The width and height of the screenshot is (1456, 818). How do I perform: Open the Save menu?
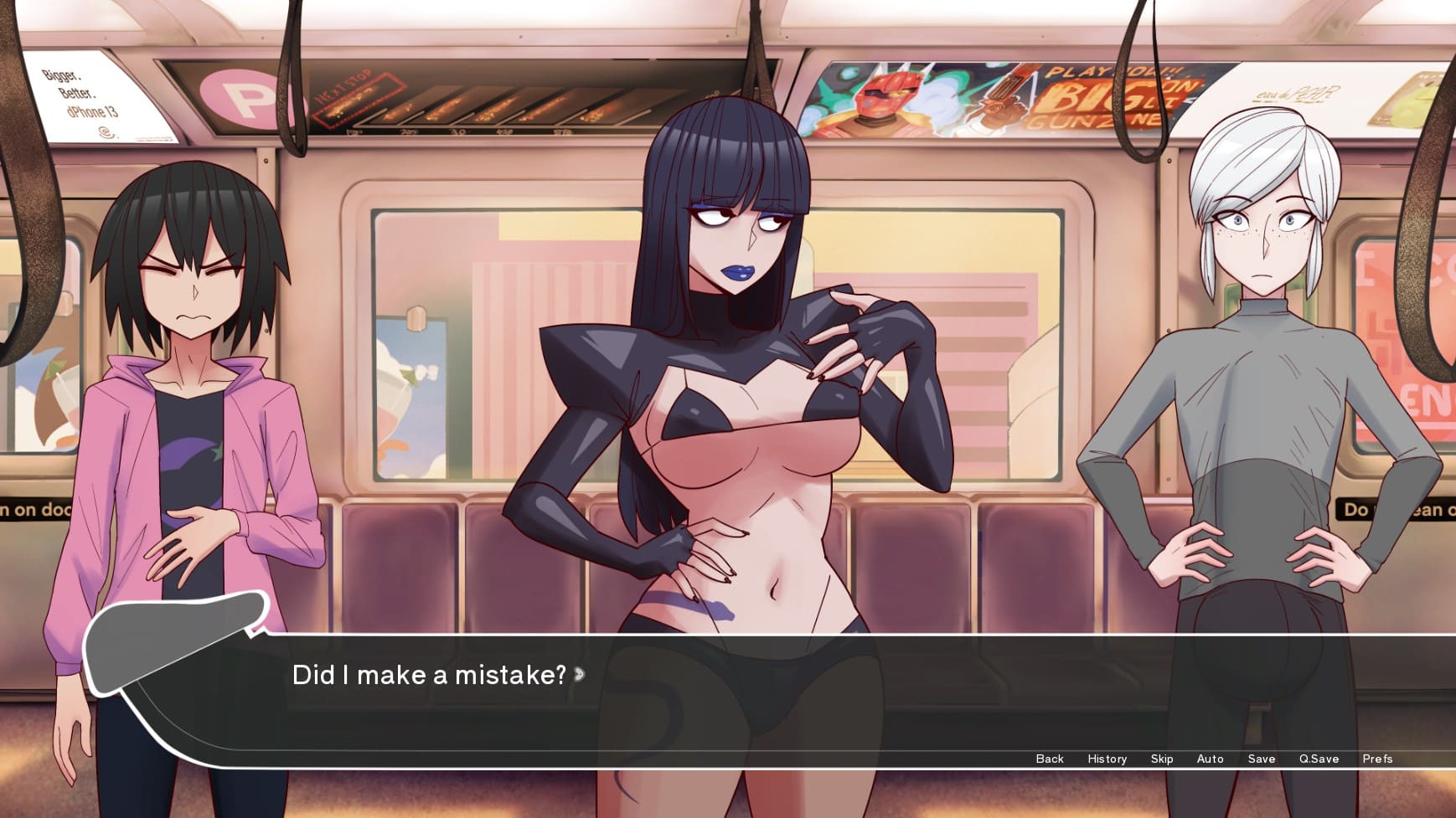(x=1261, y=759)
